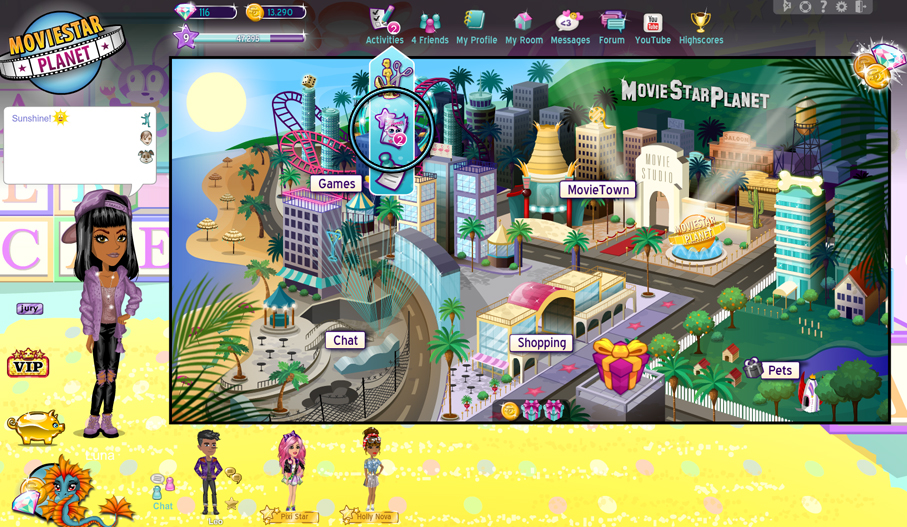Open the 4 Friends list
Image resolution: width=907 pixels, height=527 pixels.
(x=430, y=26)
